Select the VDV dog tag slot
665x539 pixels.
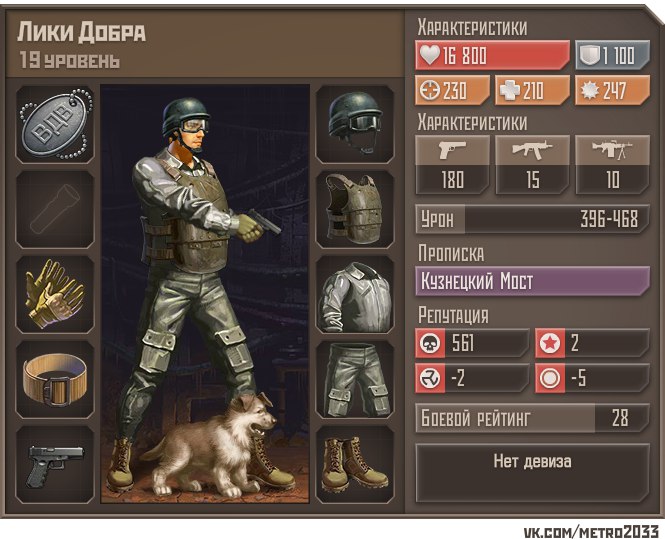55,124
